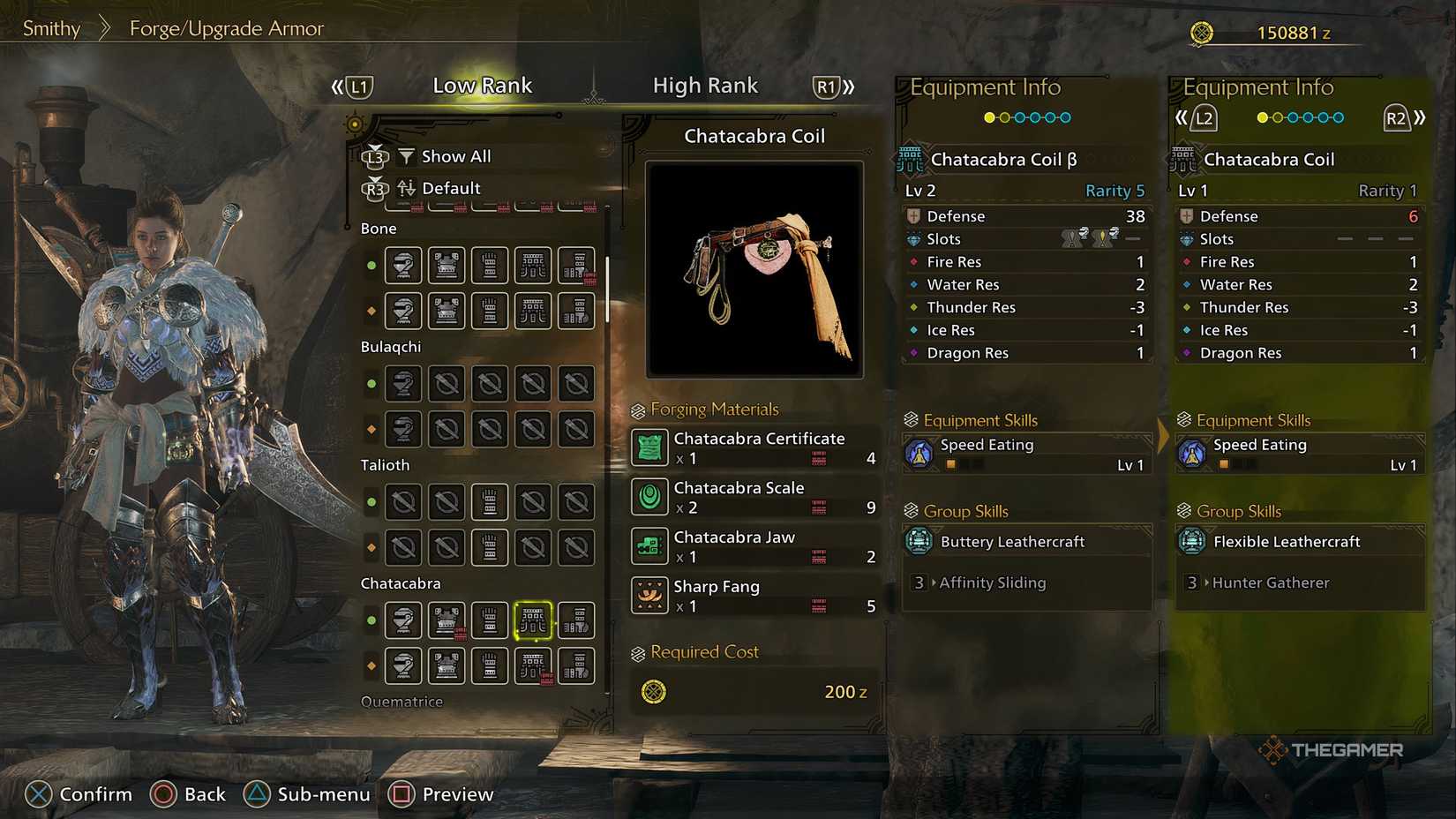Select Buttery Leathercraft group skill
The width and height of the screenshot is (1456, 819).
pyautogui.click(x=1012, y=542)
